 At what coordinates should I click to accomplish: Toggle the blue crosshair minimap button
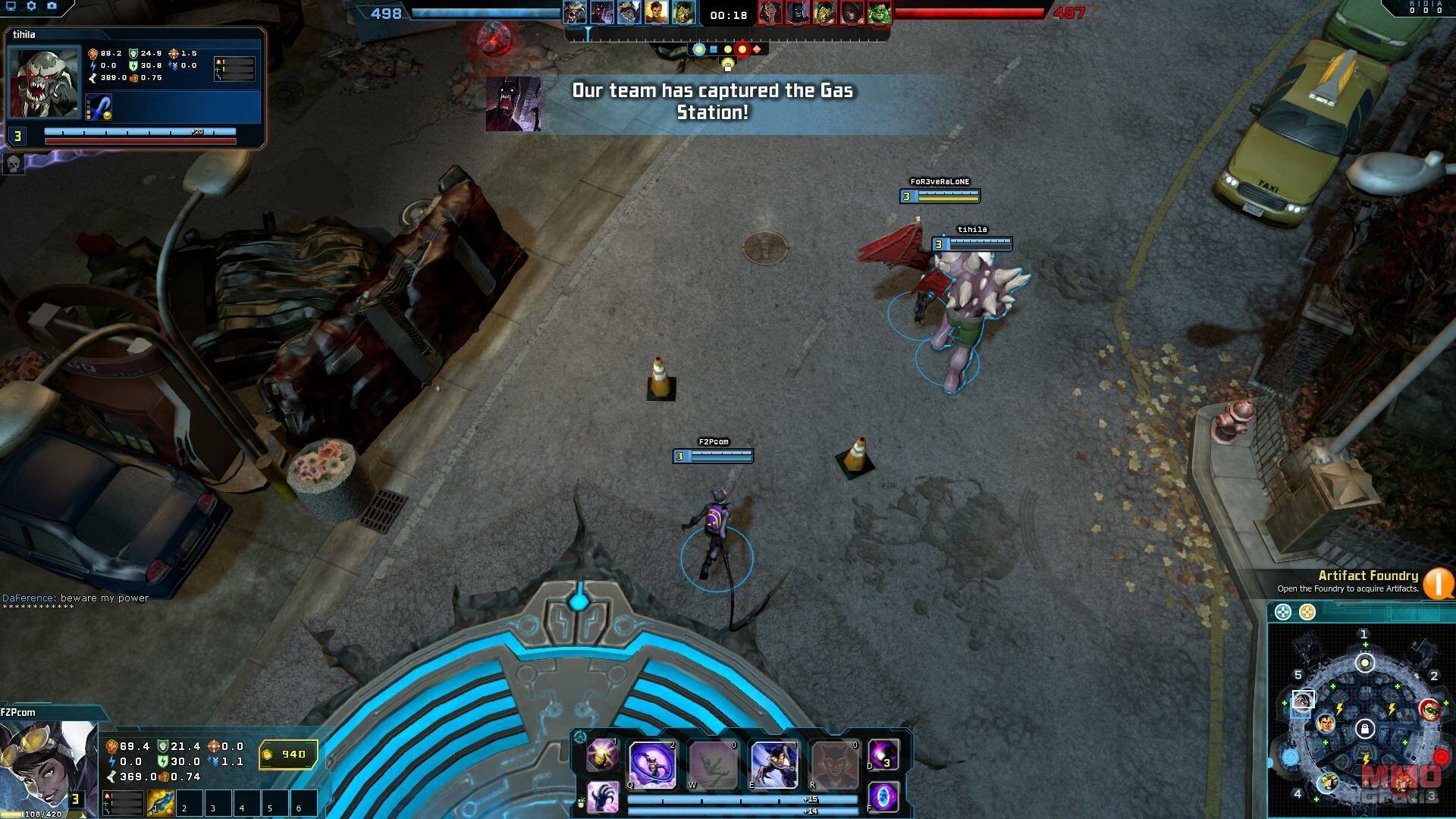pyautogui.click(x=1282, y=612)
